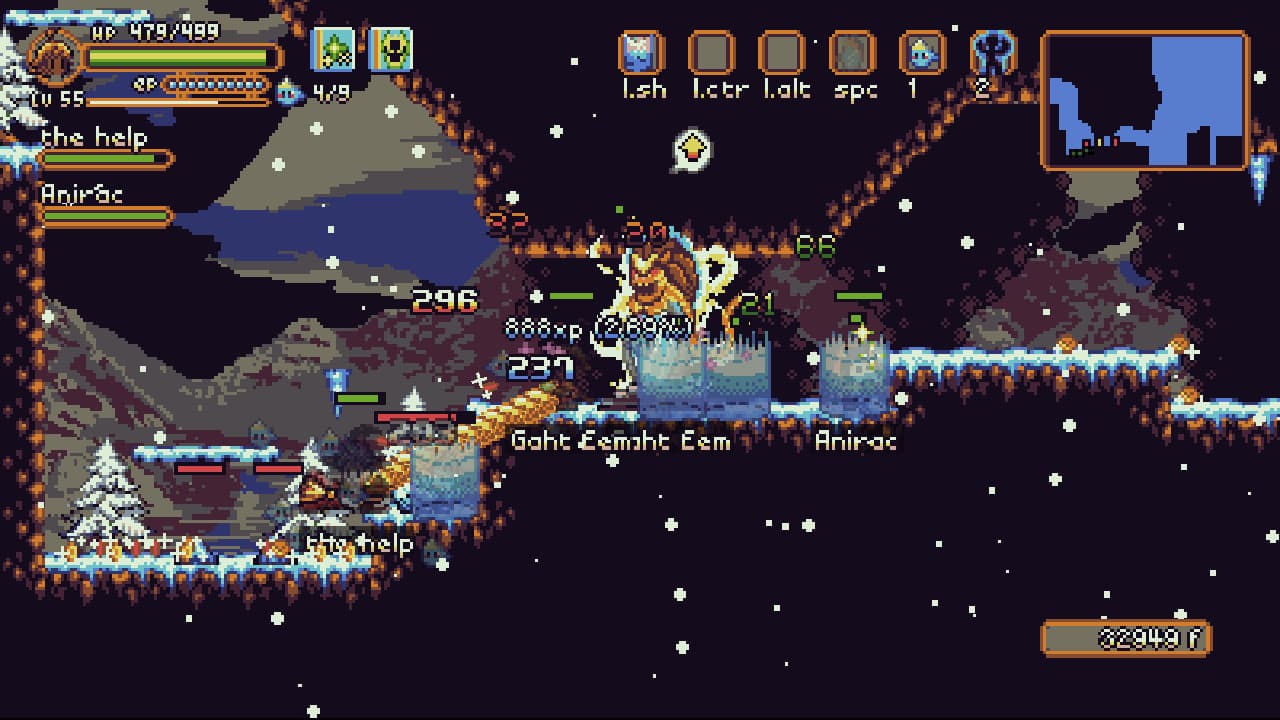Click the arrow emote speech bubble
This screenshot has height=720, width=1280.
[x=691, y=150]
